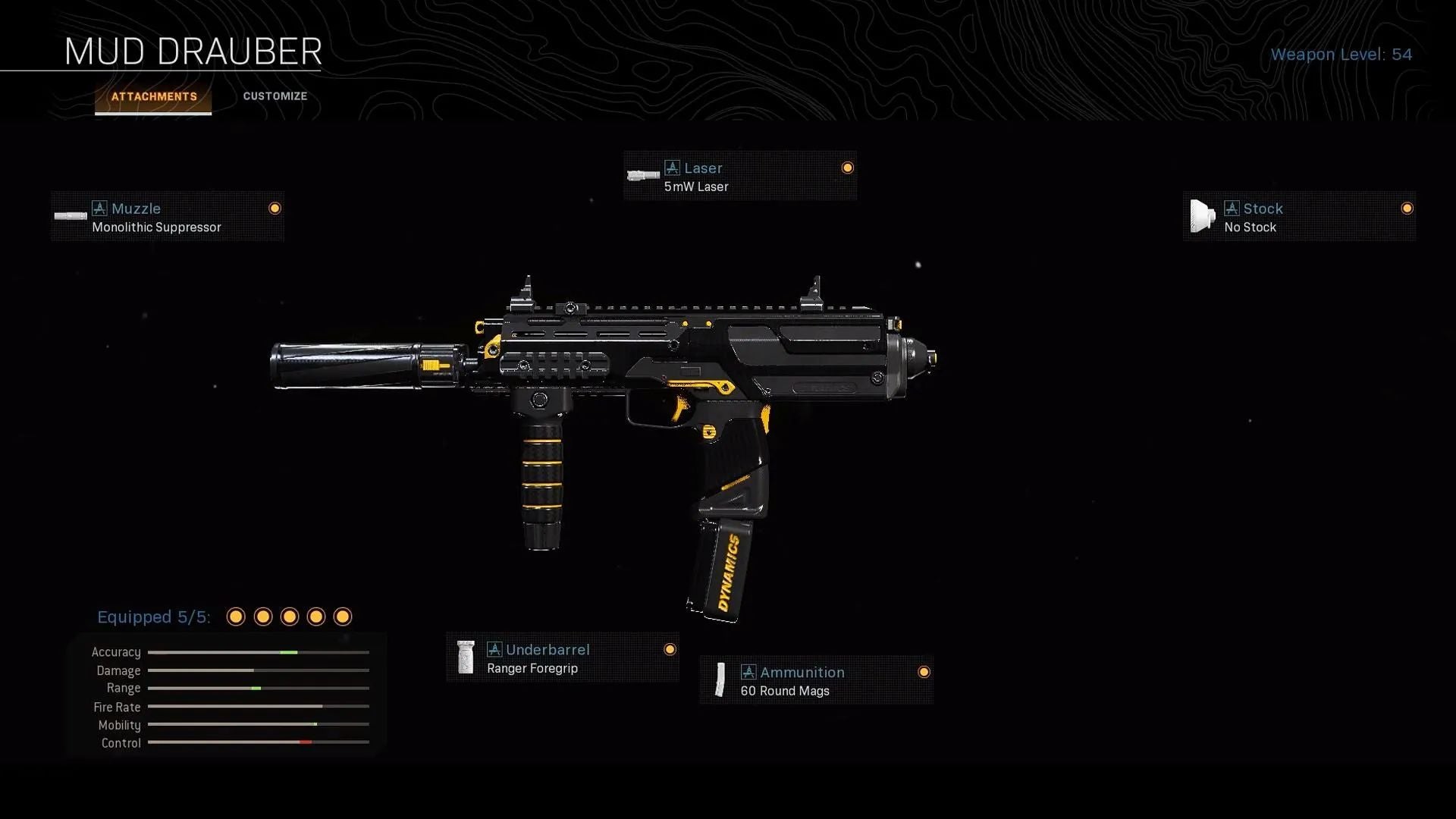
Task: Click the blueprint badge beside Ammunition
Action: pos(750,672)
